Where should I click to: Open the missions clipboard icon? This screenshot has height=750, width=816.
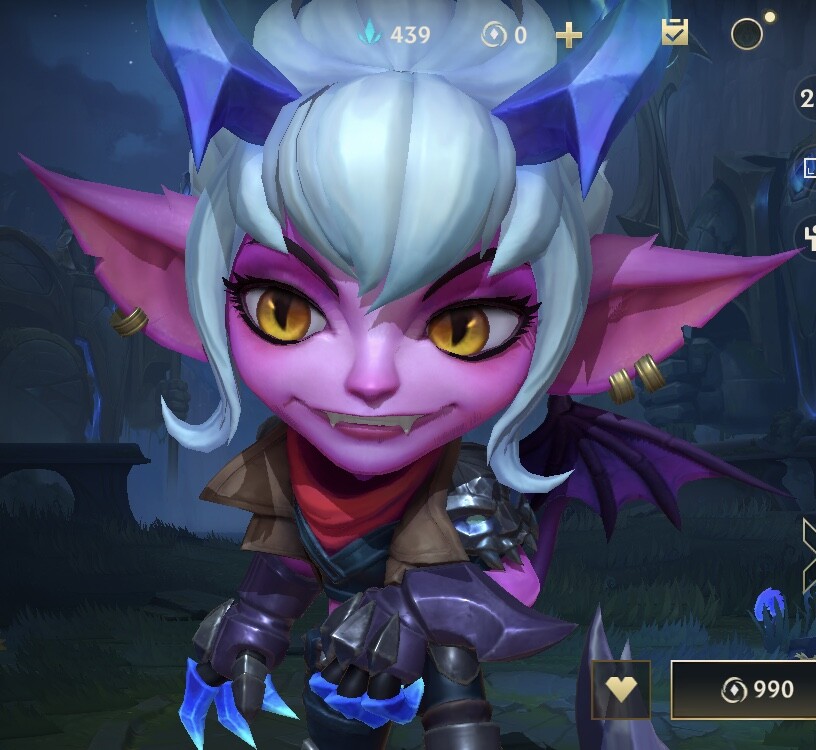(675, 34)
